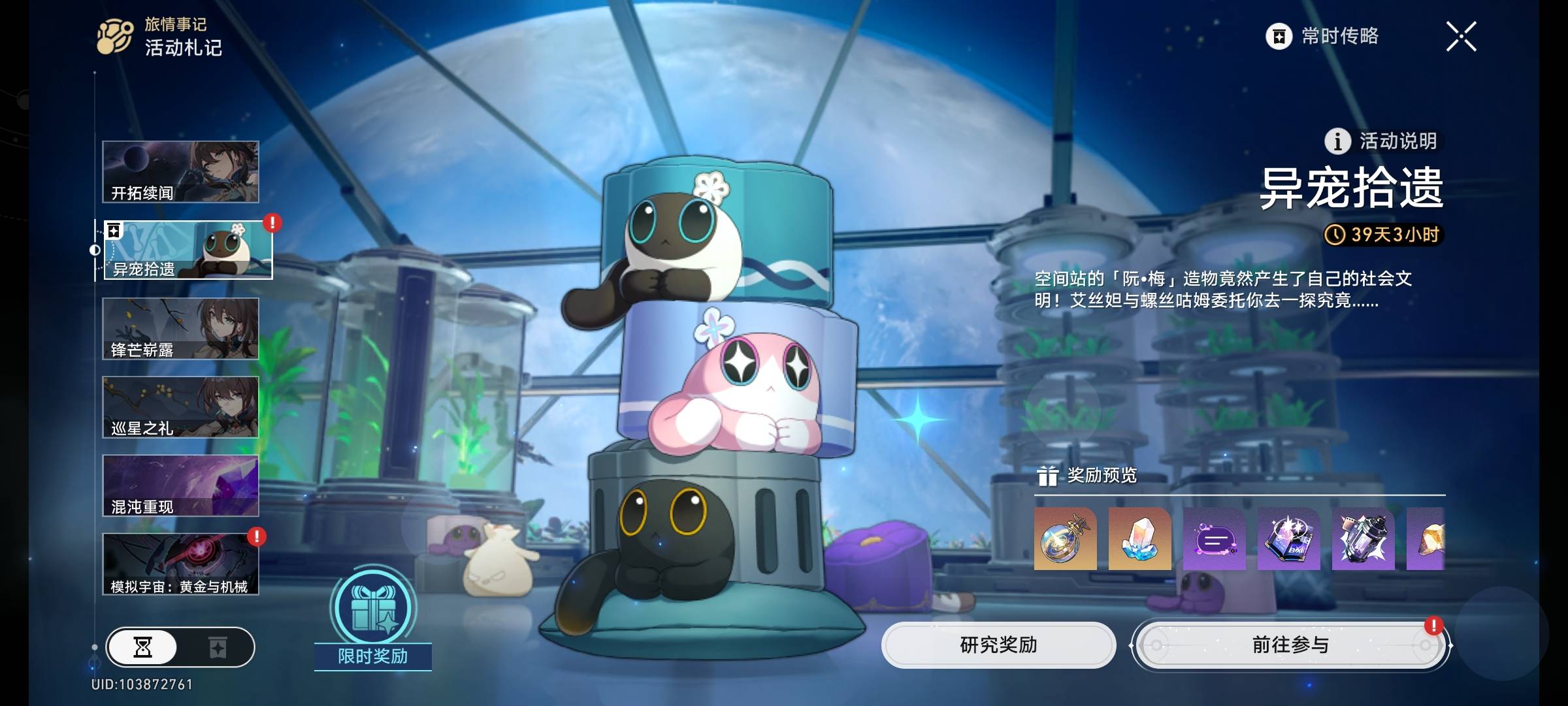Switch to the 混沌重现 event entry
The image size is (1568, 706).
coord(180,486)
